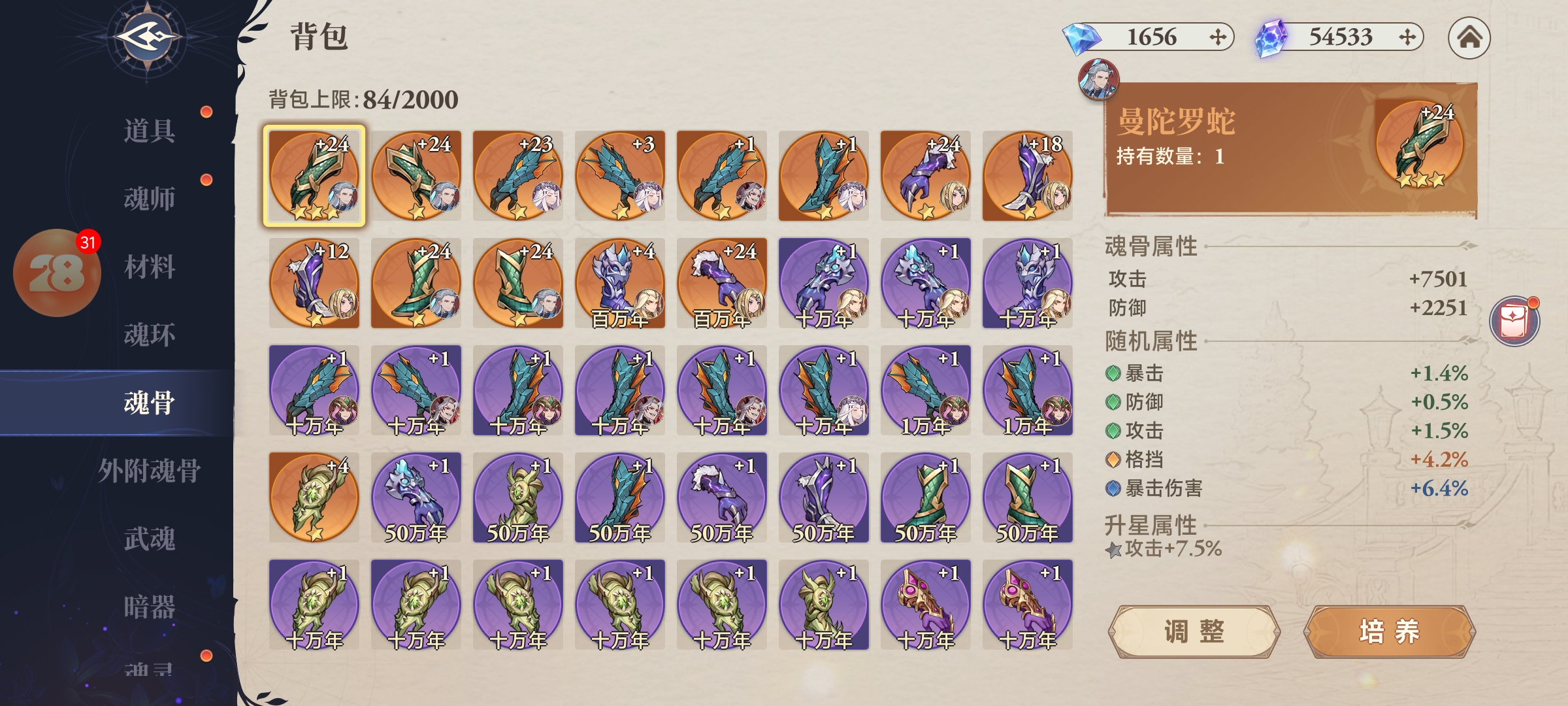Open the 魂师 tab

click(149, 199)
